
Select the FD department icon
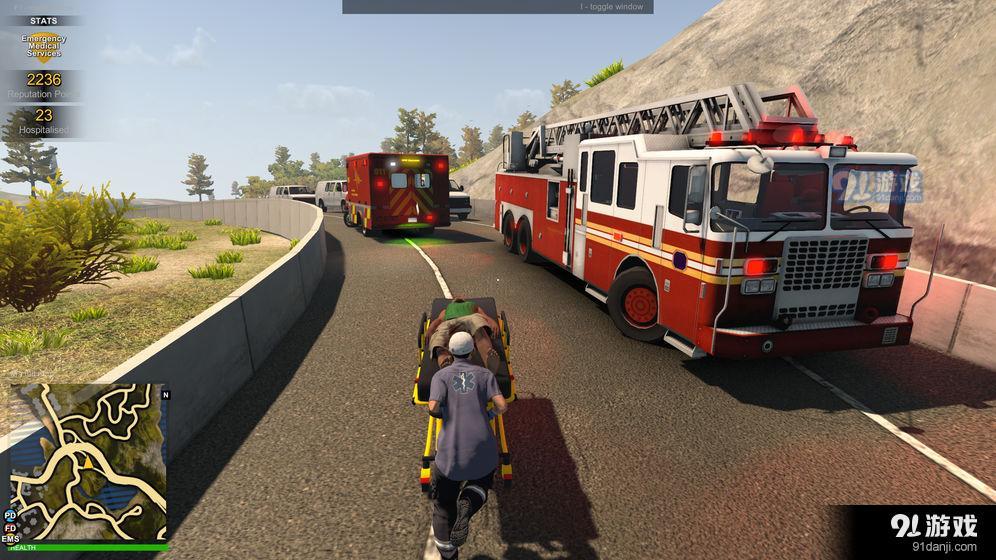[x=10, y=527]
